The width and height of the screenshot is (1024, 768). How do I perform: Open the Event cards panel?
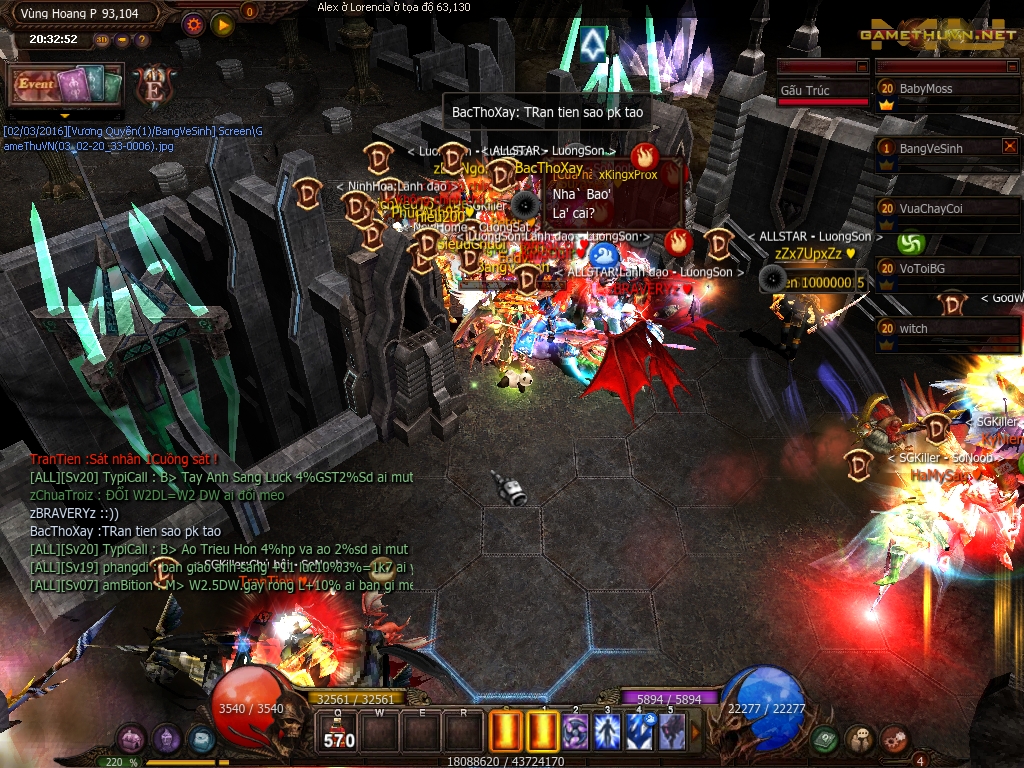click(x=65, y=86)
